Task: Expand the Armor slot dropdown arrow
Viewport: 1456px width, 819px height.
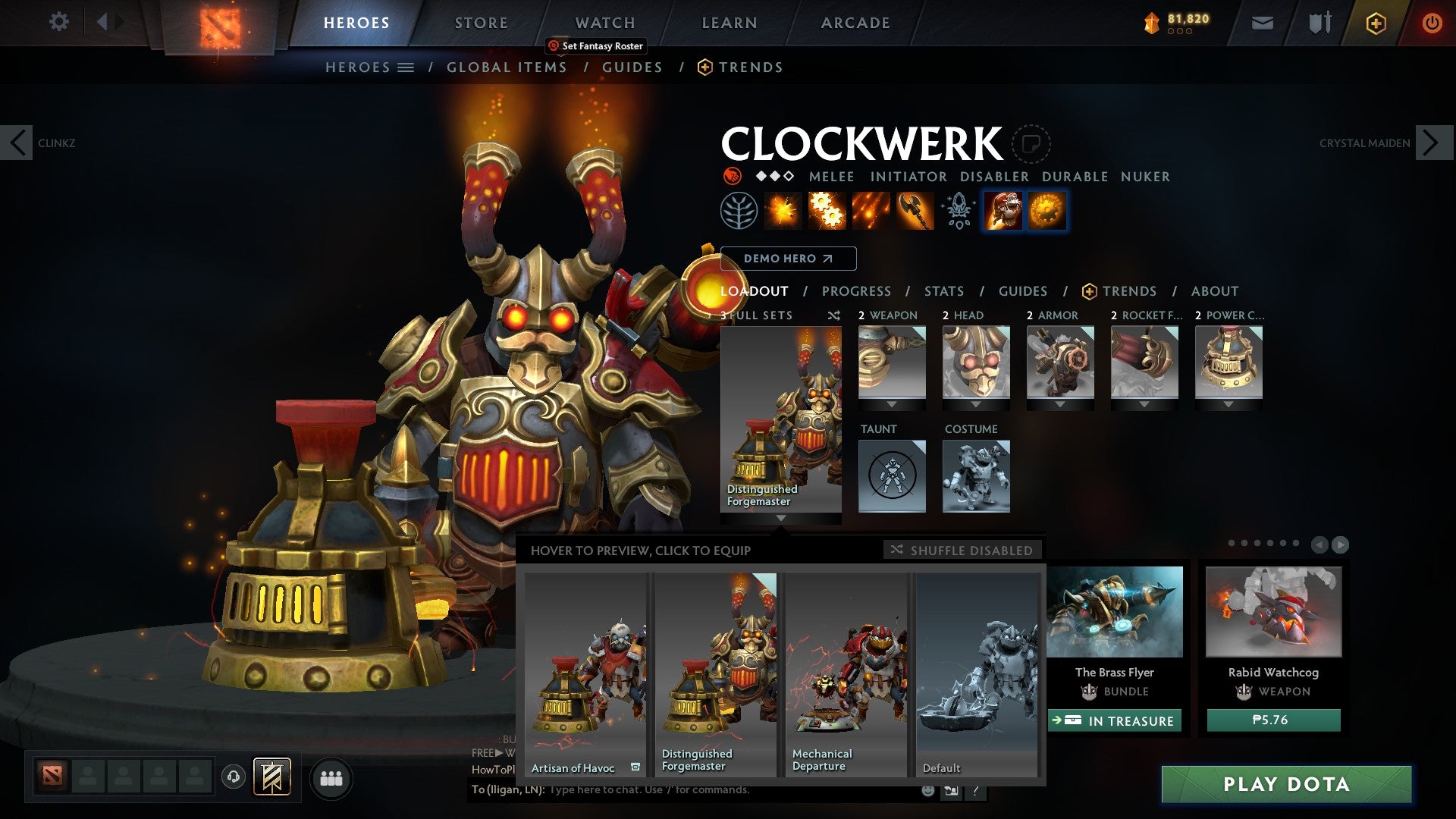Action: [x=1060, y=405]
